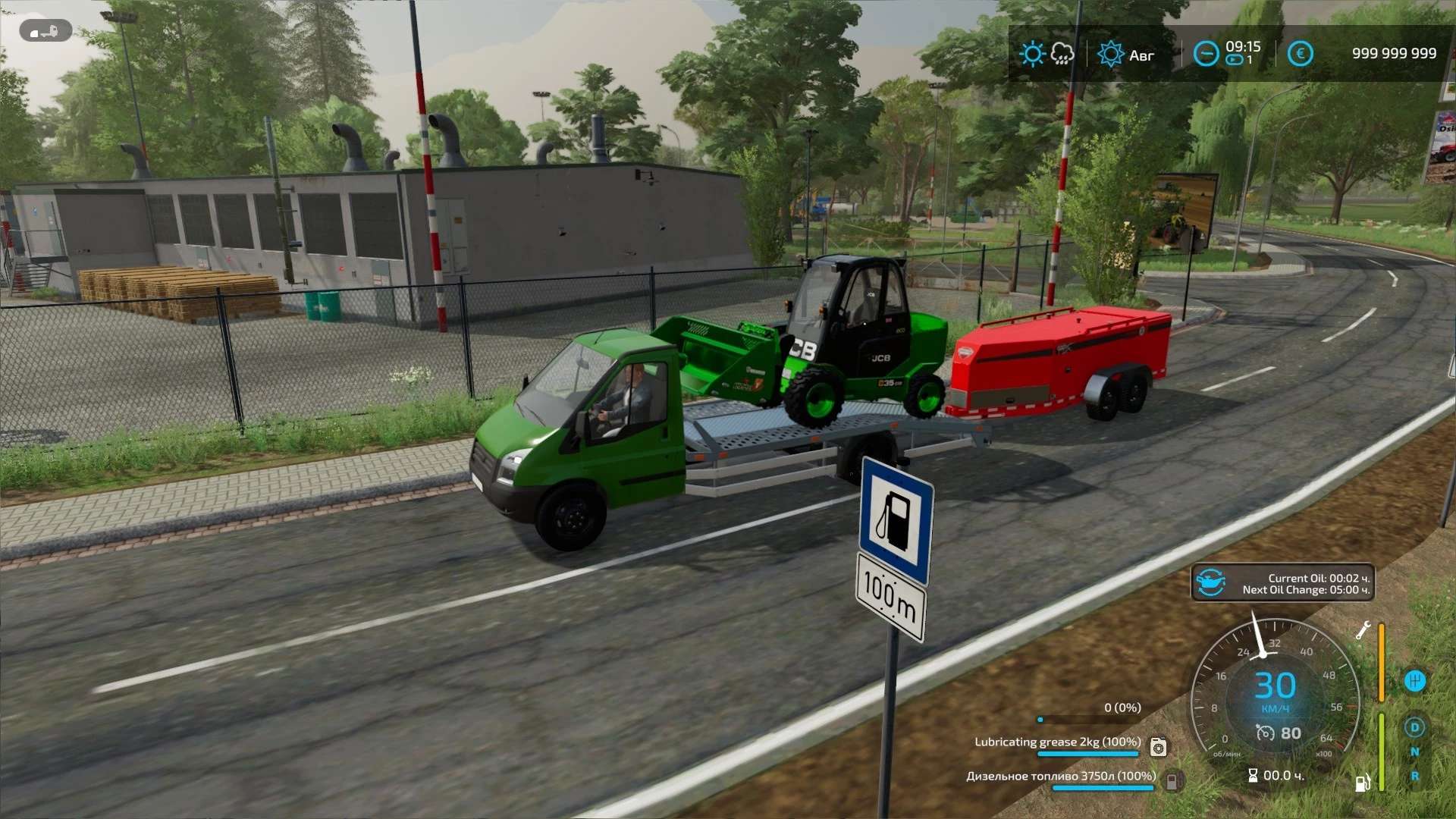The height and width of the screenshot is (819, 1456).
Task: Select the August season sun icon
Action: pos(1110,55)
